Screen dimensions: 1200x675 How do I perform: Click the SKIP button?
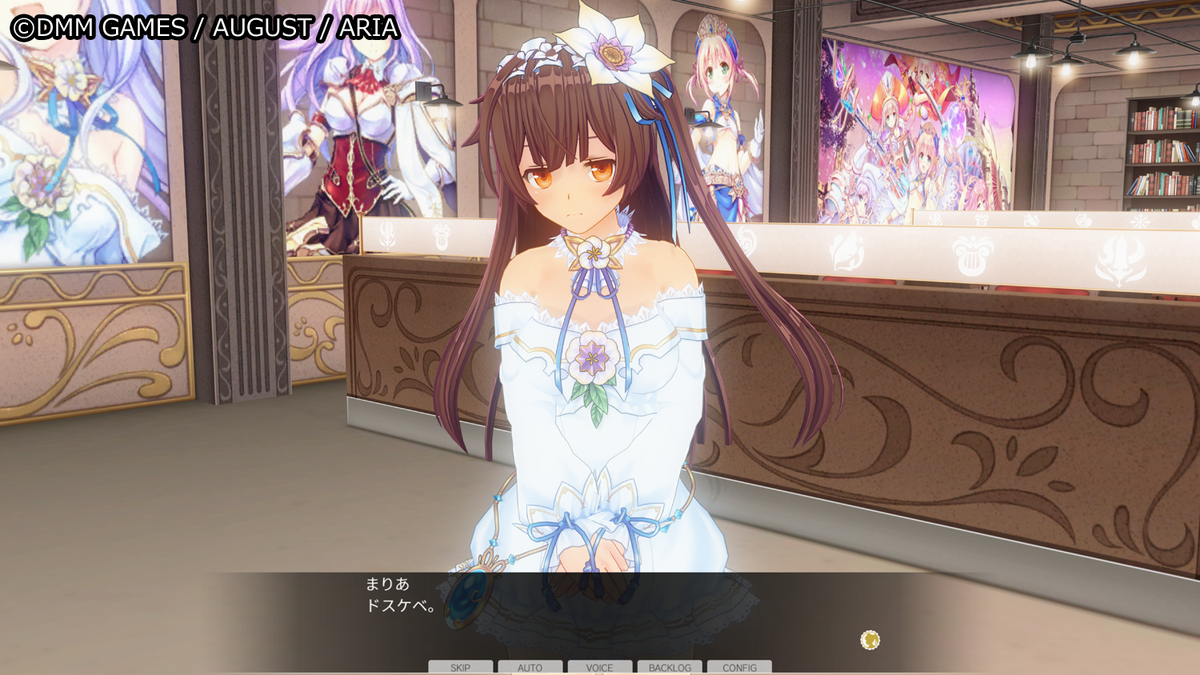point(460,667)
